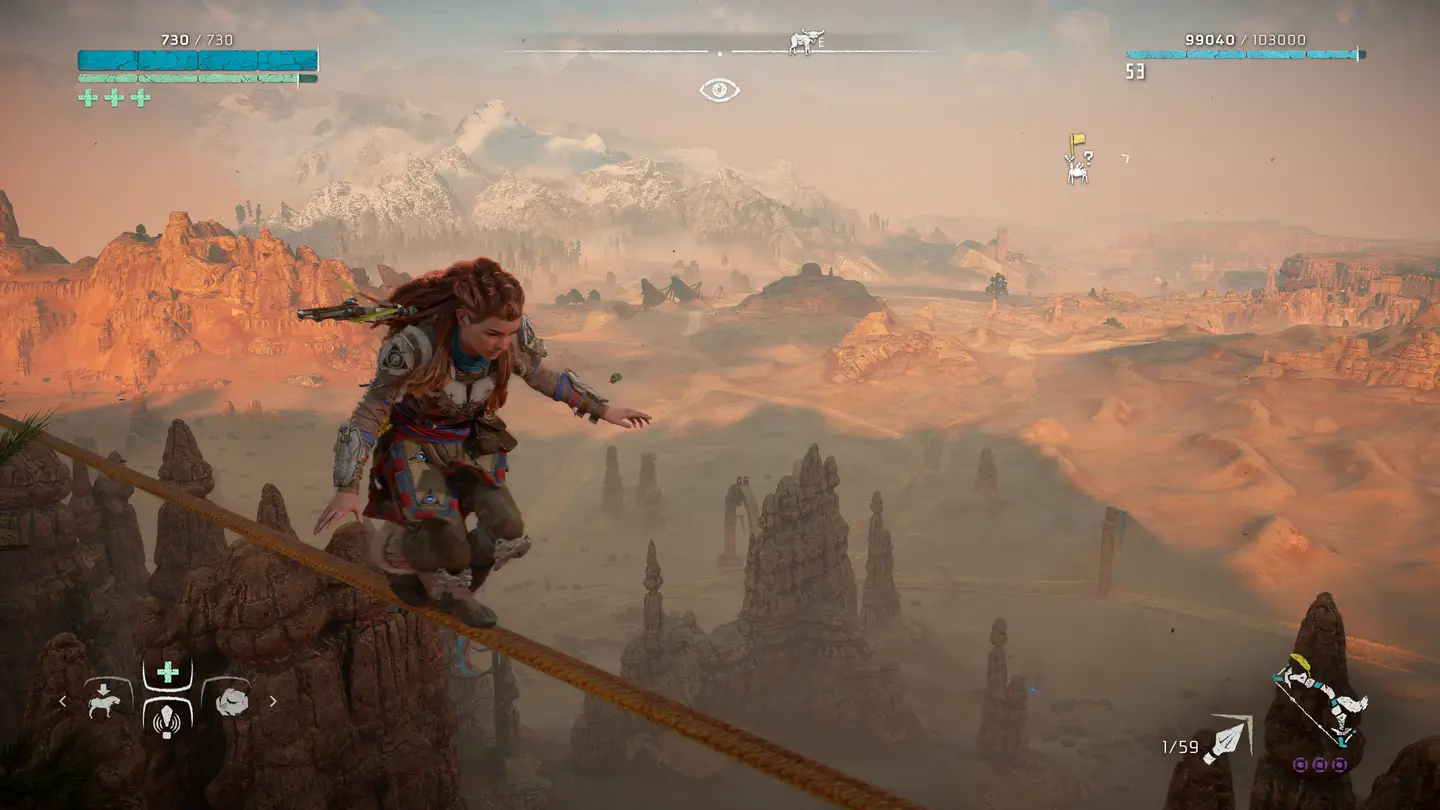Image resolution: width=1440 pixels, height=810 pixels.
Task: Select the equipped hunter bow icon
Action: click(1320, 704)
